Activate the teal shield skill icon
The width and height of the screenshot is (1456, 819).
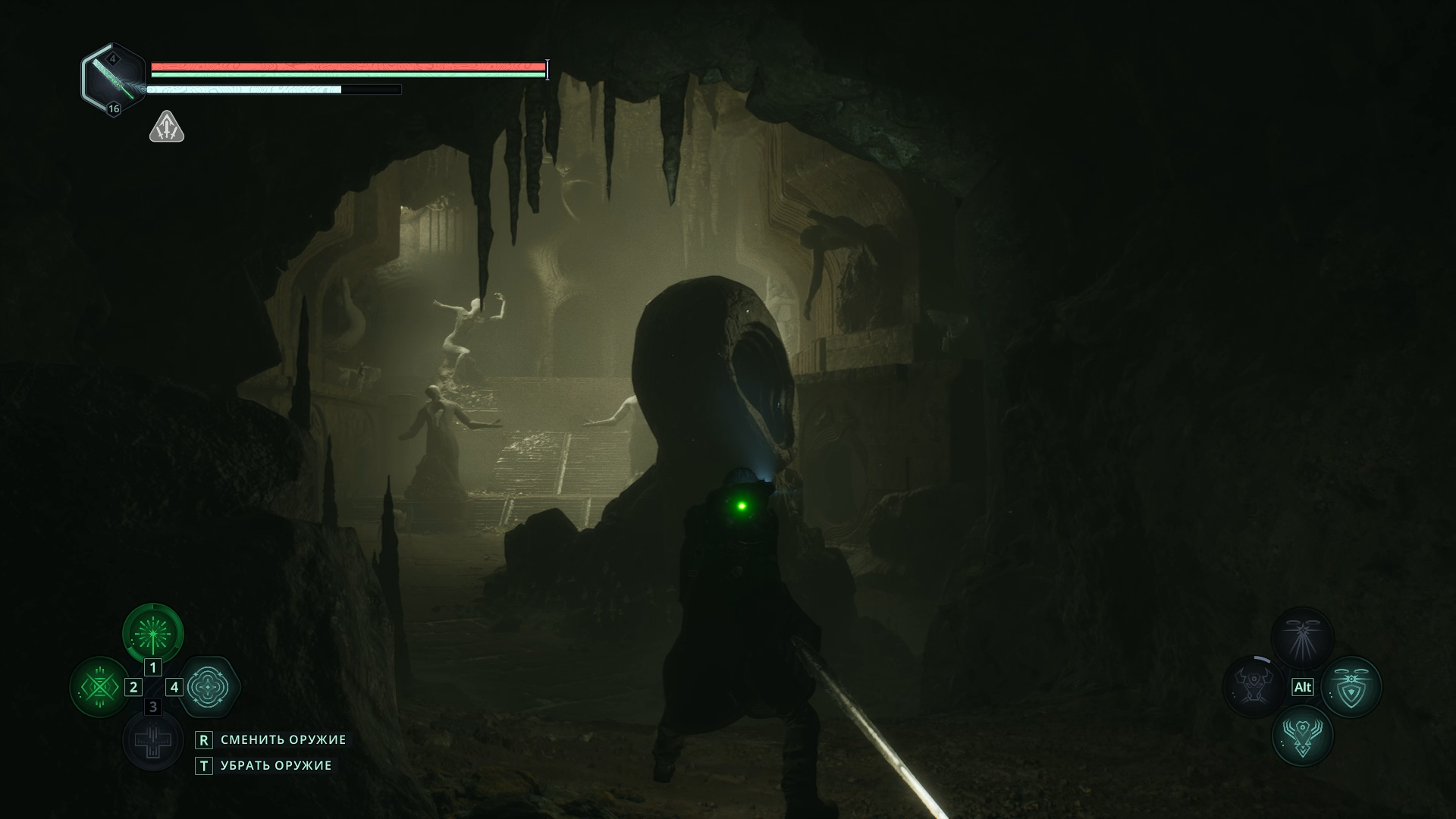click(1351, 687)
